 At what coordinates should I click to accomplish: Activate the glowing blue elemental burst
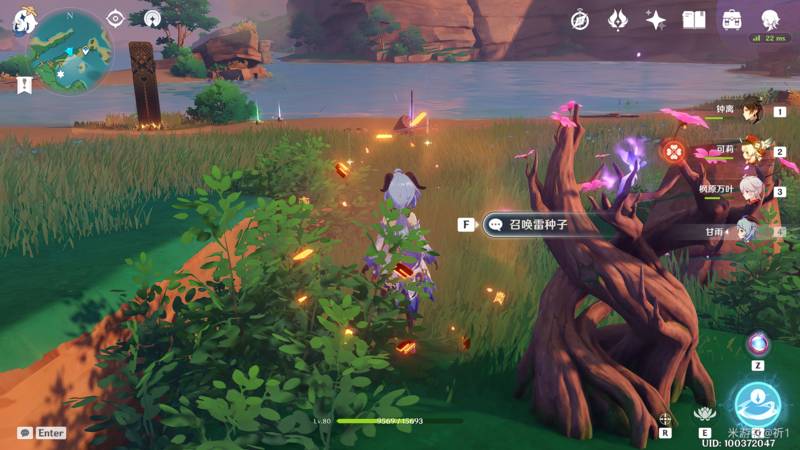click(x=757, y=404)
